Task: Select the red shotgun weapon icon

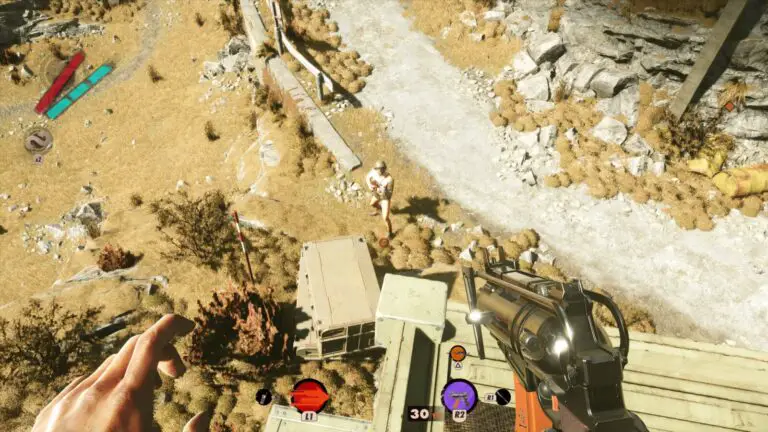Action: tap(310, 395)
